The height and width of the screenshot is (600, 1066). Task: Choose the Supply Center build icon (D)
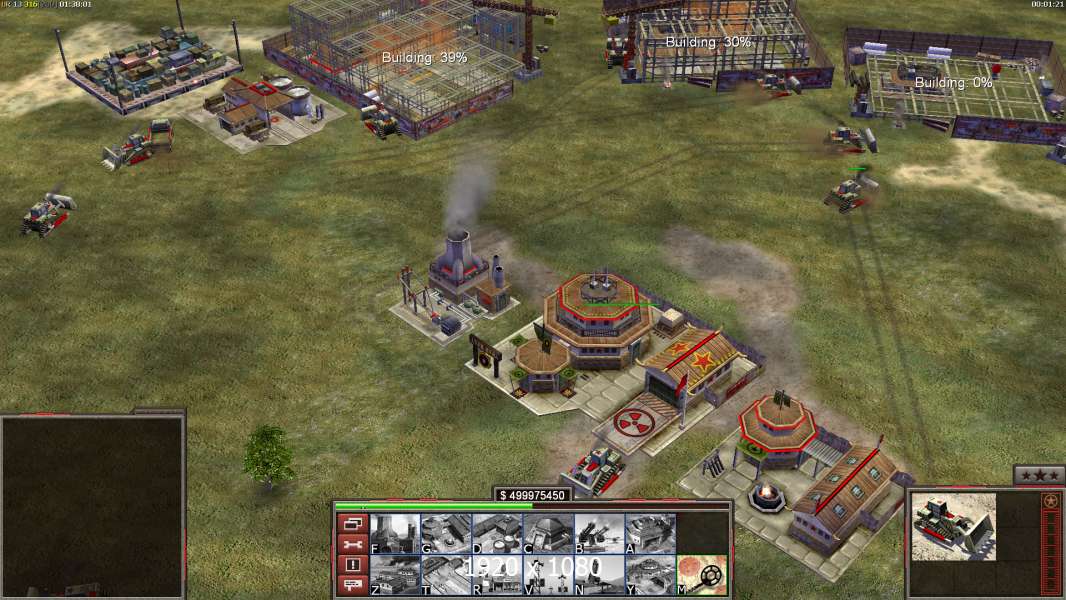496,533
